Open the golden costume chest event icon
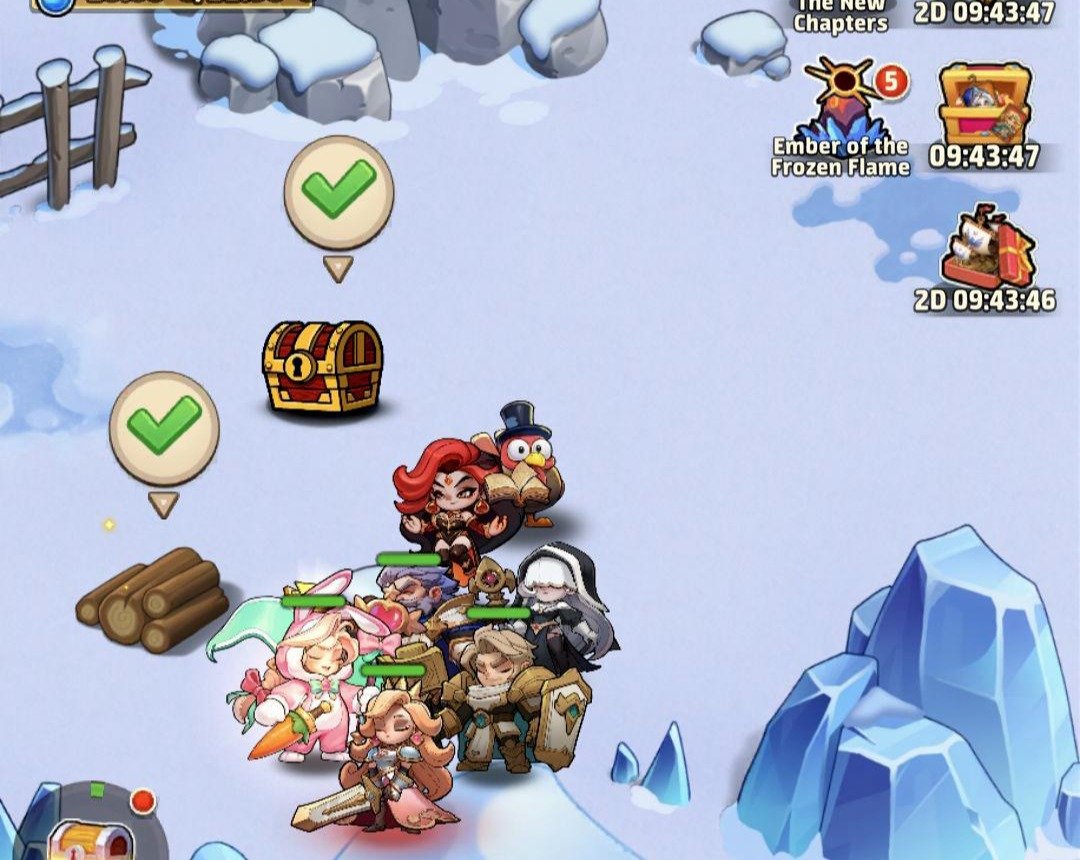 click(986, 105)
